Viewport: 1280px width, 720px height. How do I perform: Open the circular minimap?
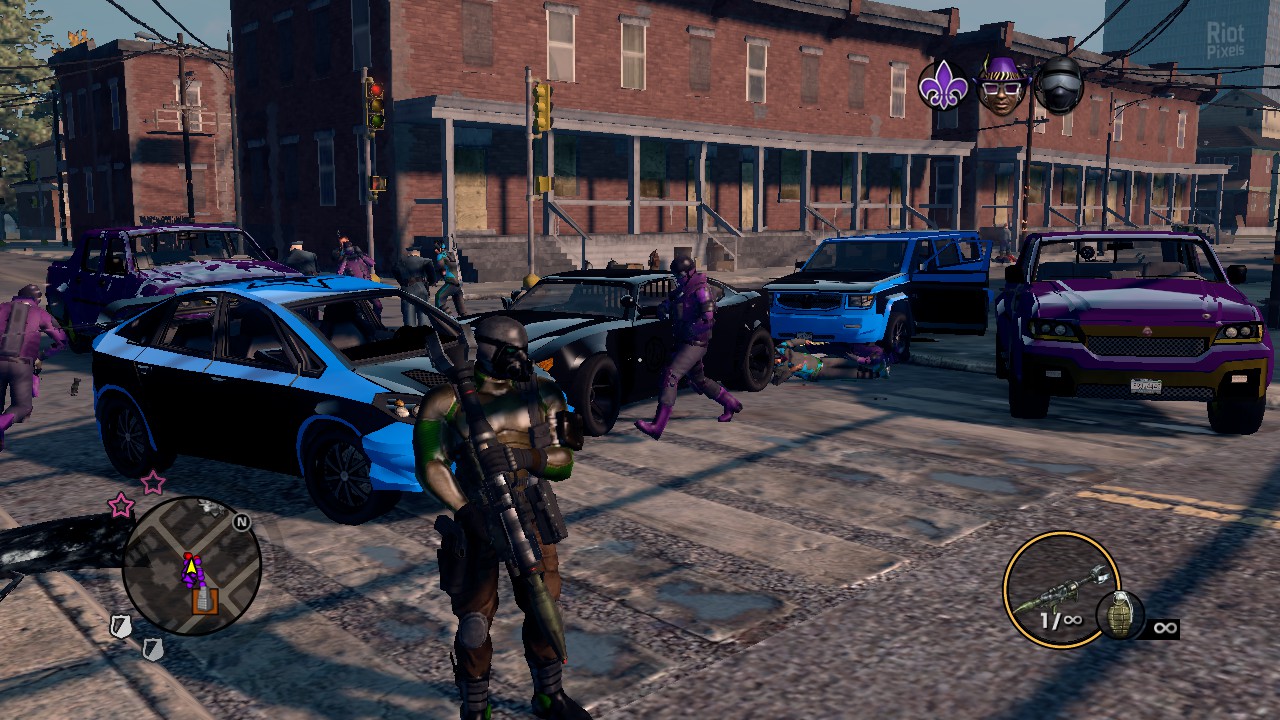click(x=191, y=567)
